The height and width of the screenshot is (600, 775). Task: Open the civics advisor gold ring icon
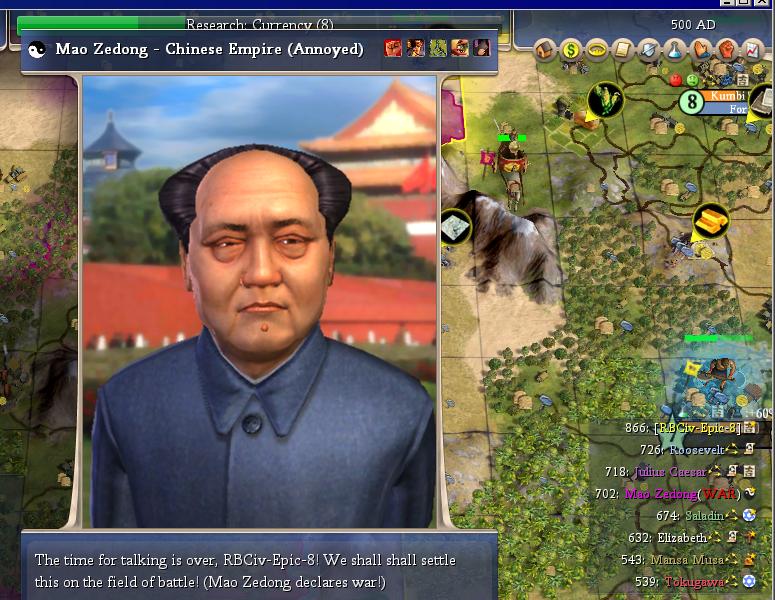click(x=598, y=49)
